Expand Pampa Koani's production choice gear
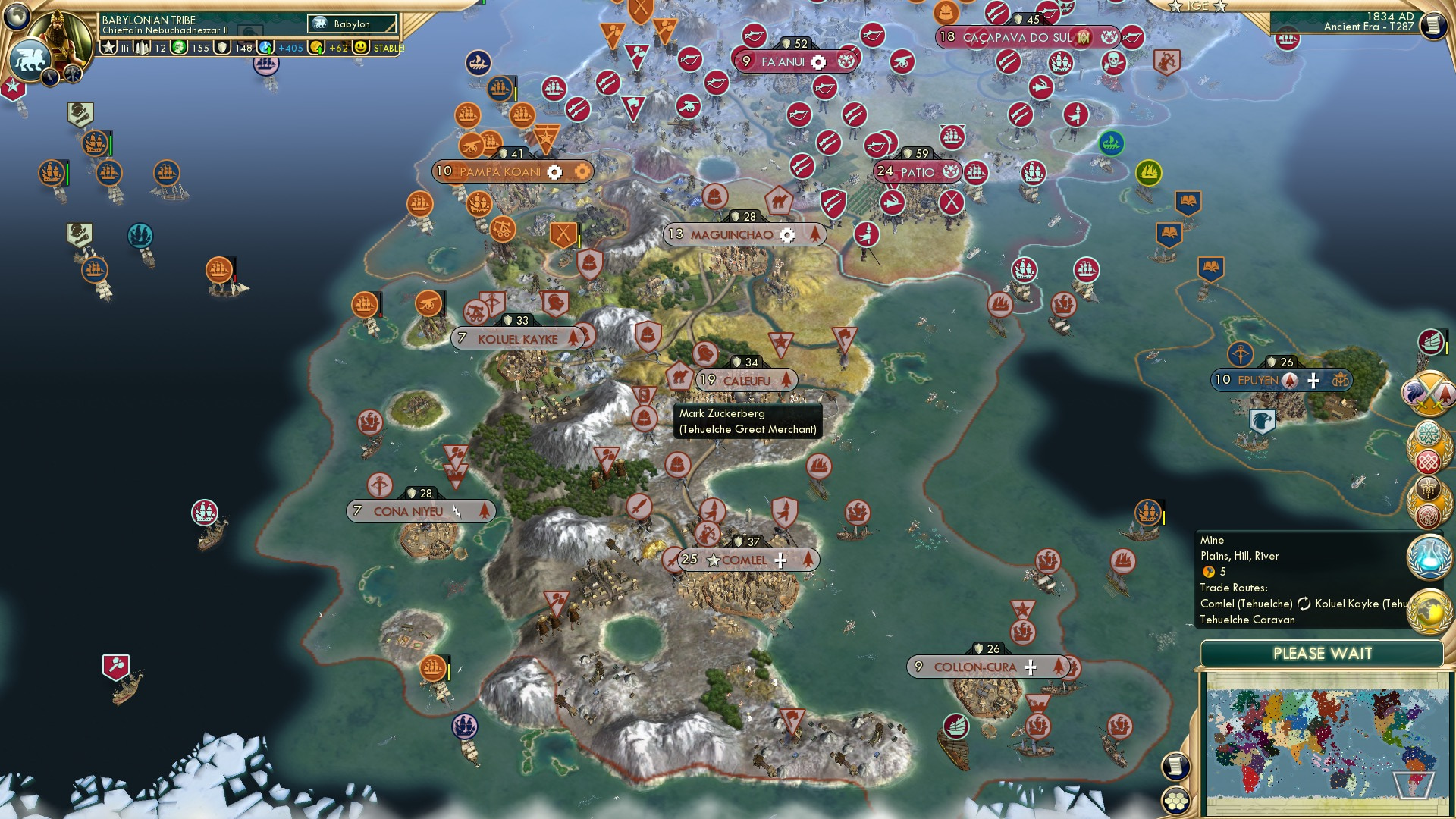This screenshot has height=819, width=1456. 556,171
